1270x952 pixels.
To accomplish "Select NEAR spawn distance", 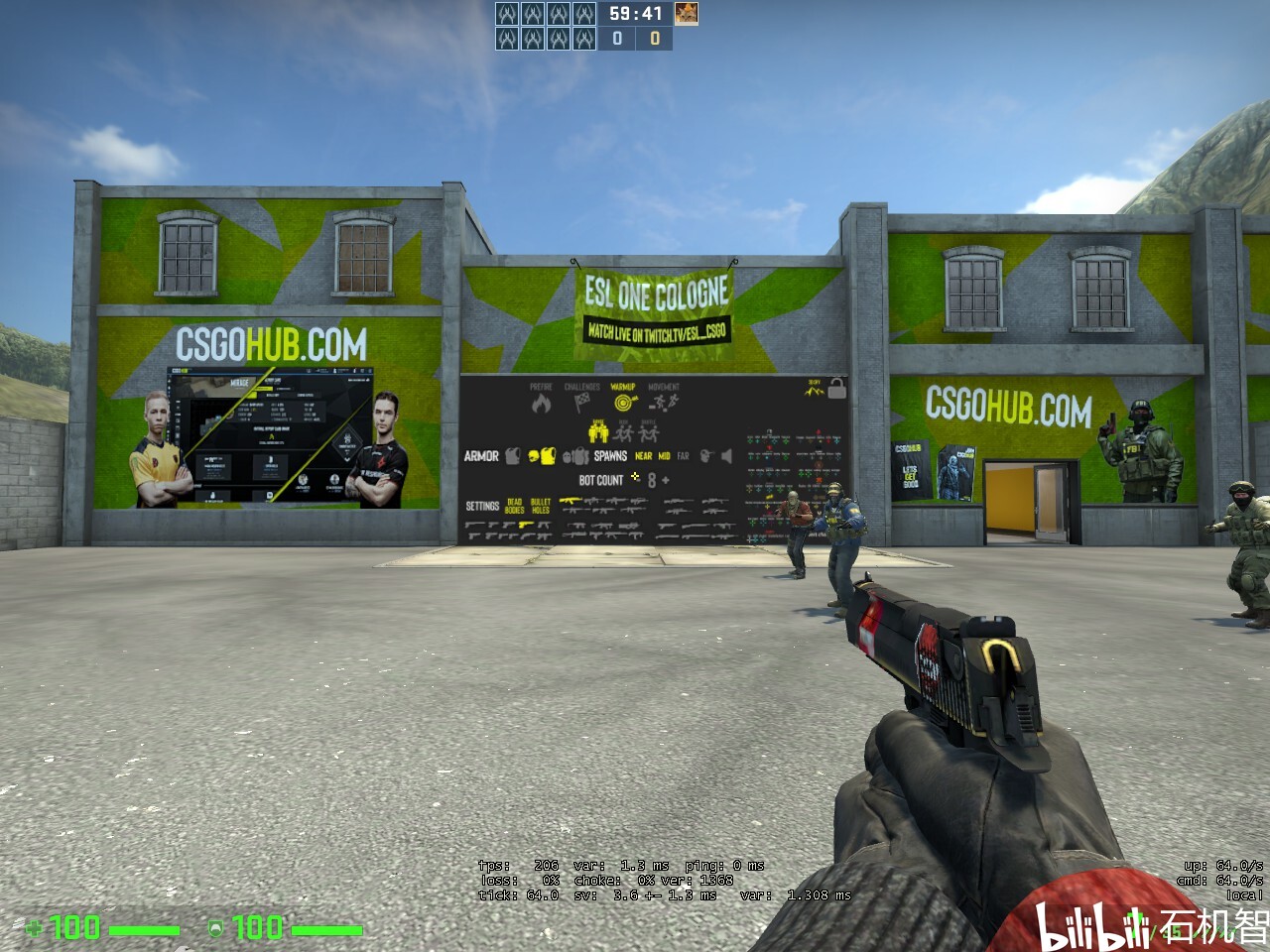I will [643, 454].
